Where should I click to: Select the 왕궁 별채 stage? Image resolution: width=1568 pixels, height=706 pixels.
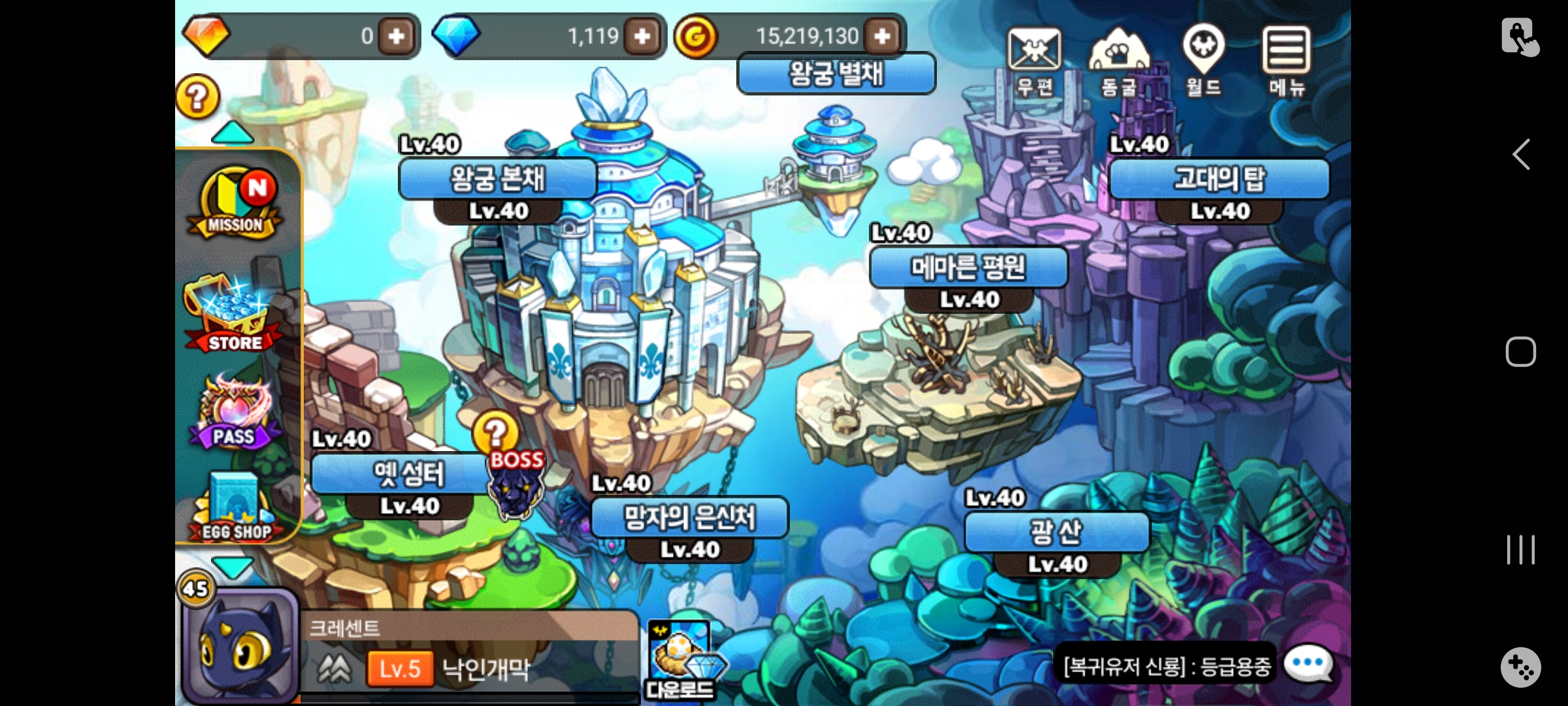(x=836, y=73)
